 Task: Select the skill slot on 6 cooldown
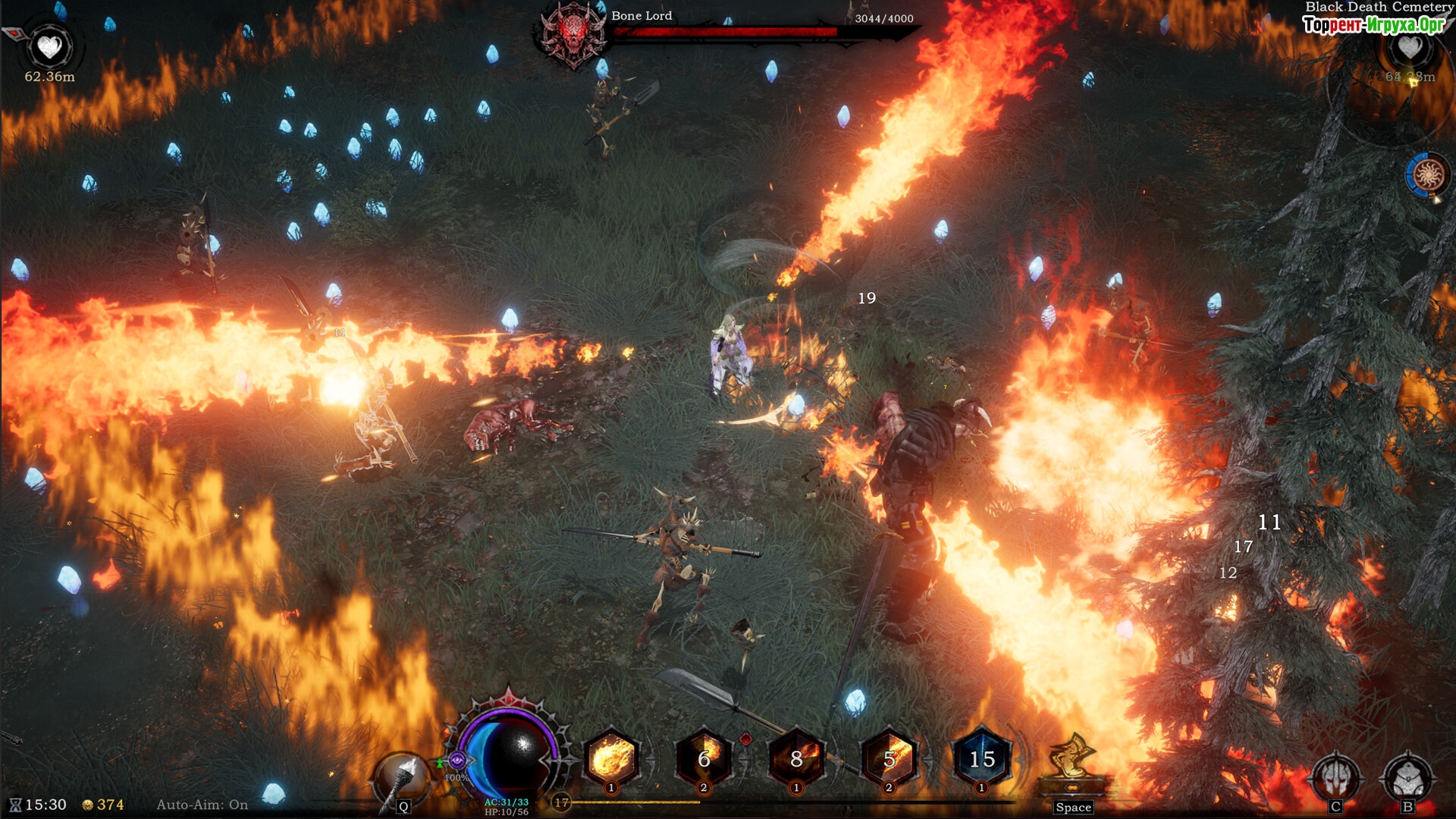pyautogui.click(x=704, y=758)
